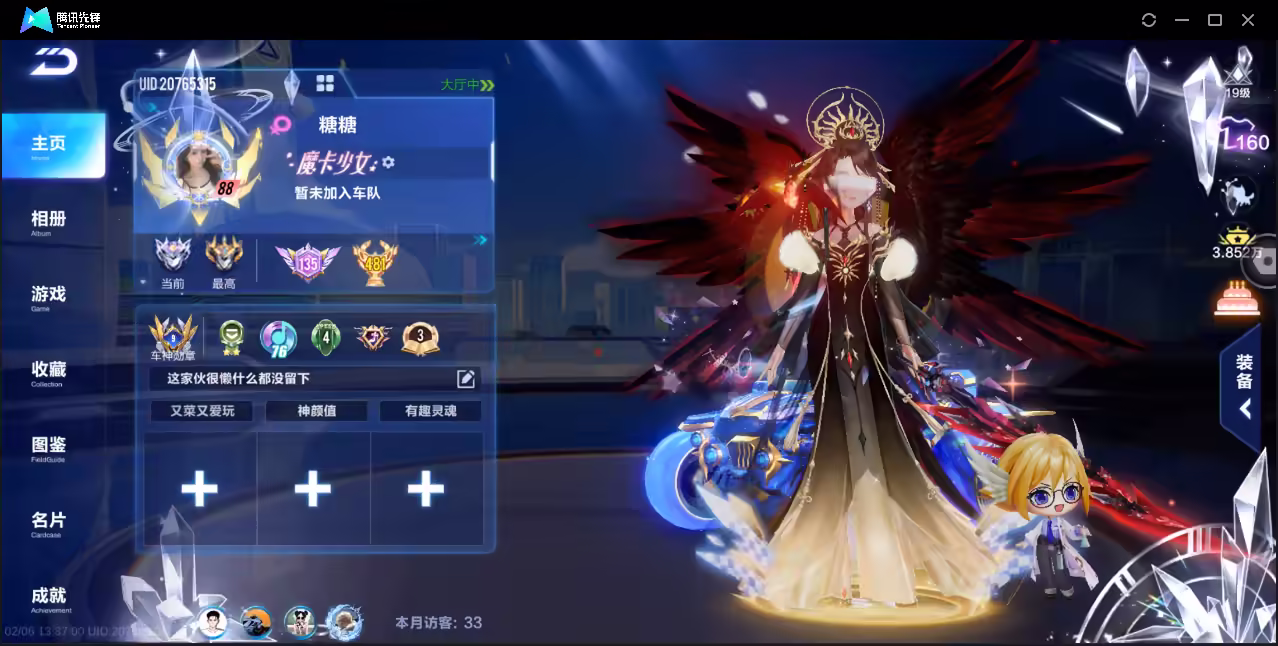This screenshot has width=1278, height=646.
Task: Open the L160 level badge
Action: pos(1244,140)
